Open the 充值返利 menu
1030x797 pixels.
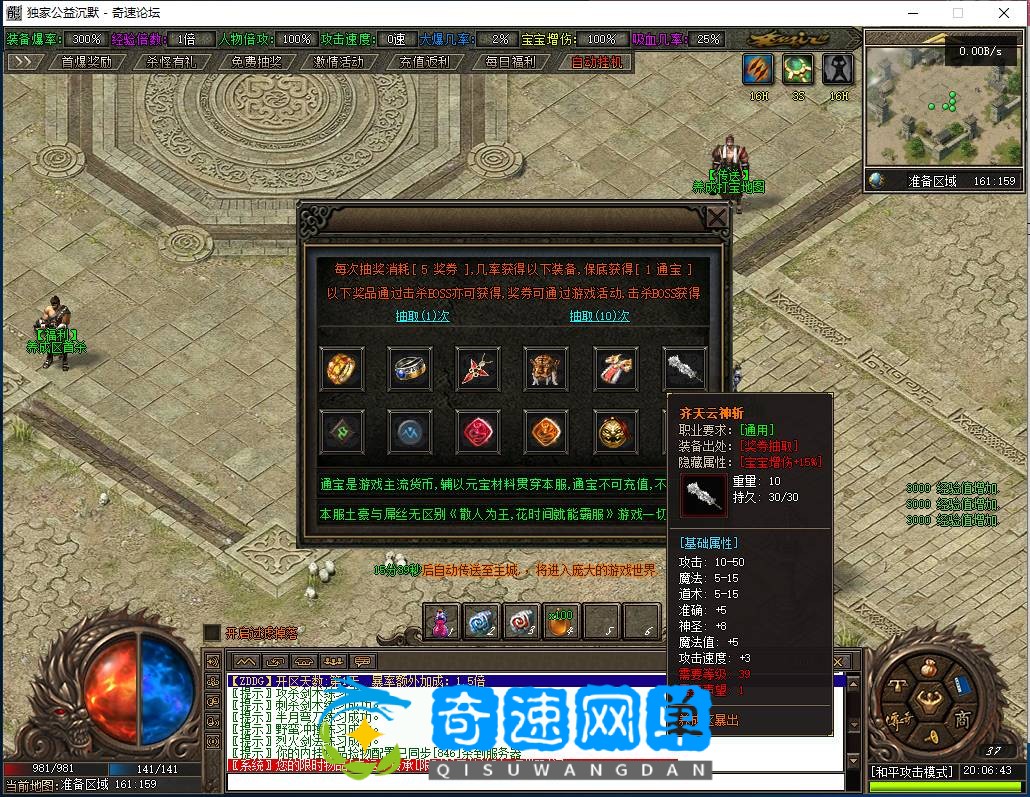424,61
